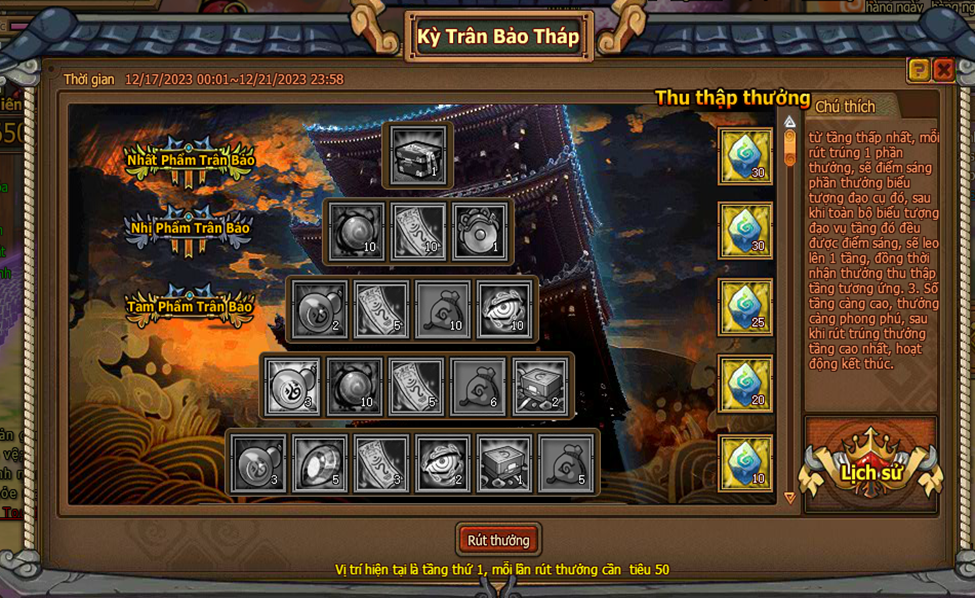Image resolution: width=975 pixels, height=598 pixels.
Task: Open the Lịch sử history panel
Action: (871, 470)
